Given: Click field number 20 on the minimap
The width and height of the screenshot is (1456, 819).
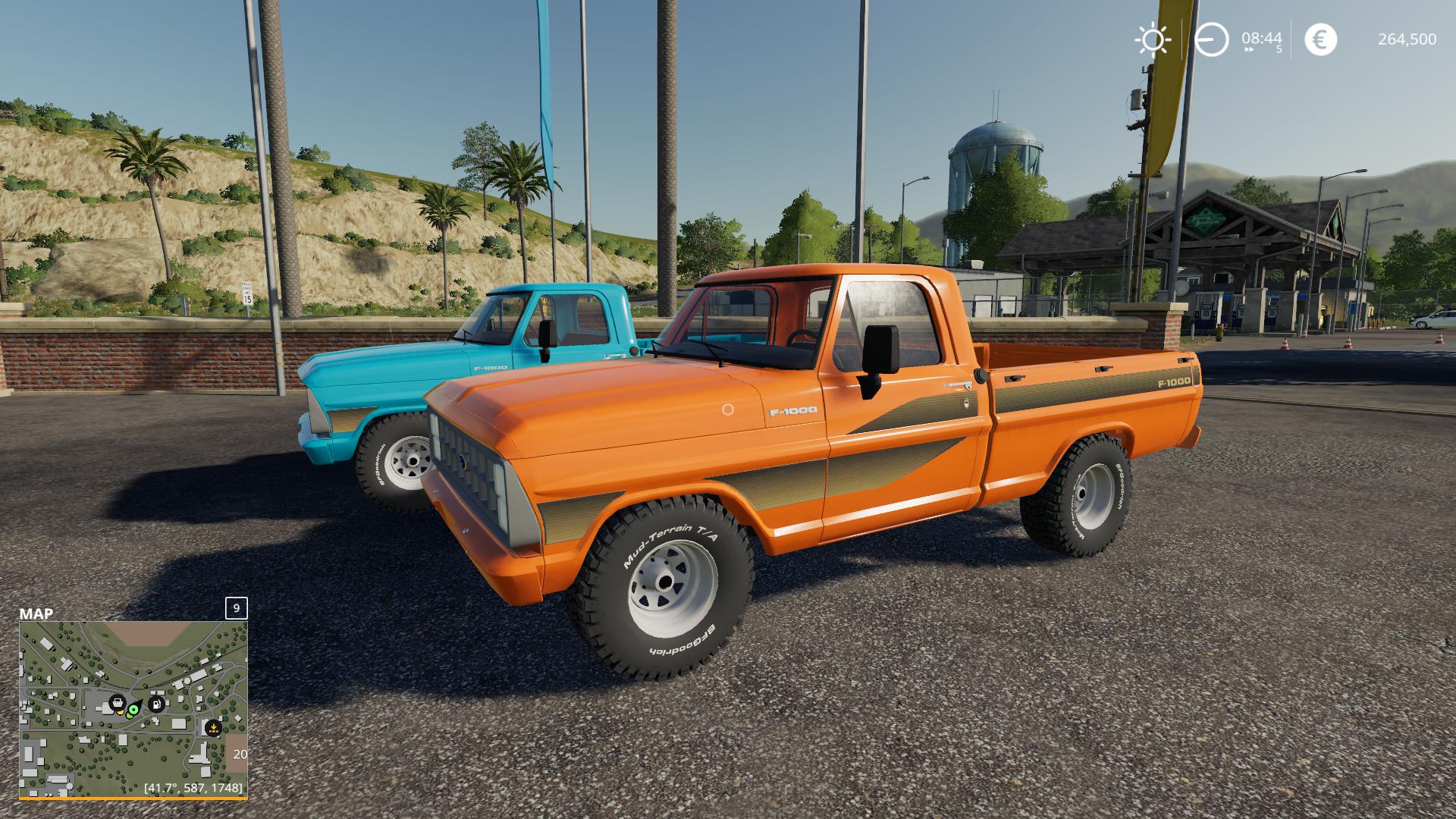Looking at the screenshot, I should [x=240, y=755].
